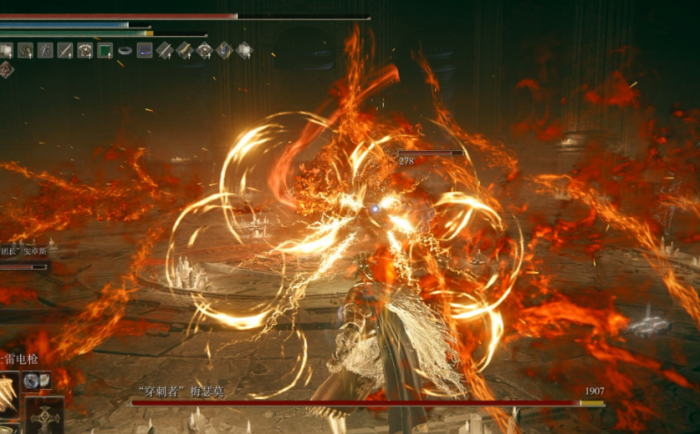Screen dimensions: 700x434
Task: Select the diamond status icon on second row
Action: click(6, 69)
